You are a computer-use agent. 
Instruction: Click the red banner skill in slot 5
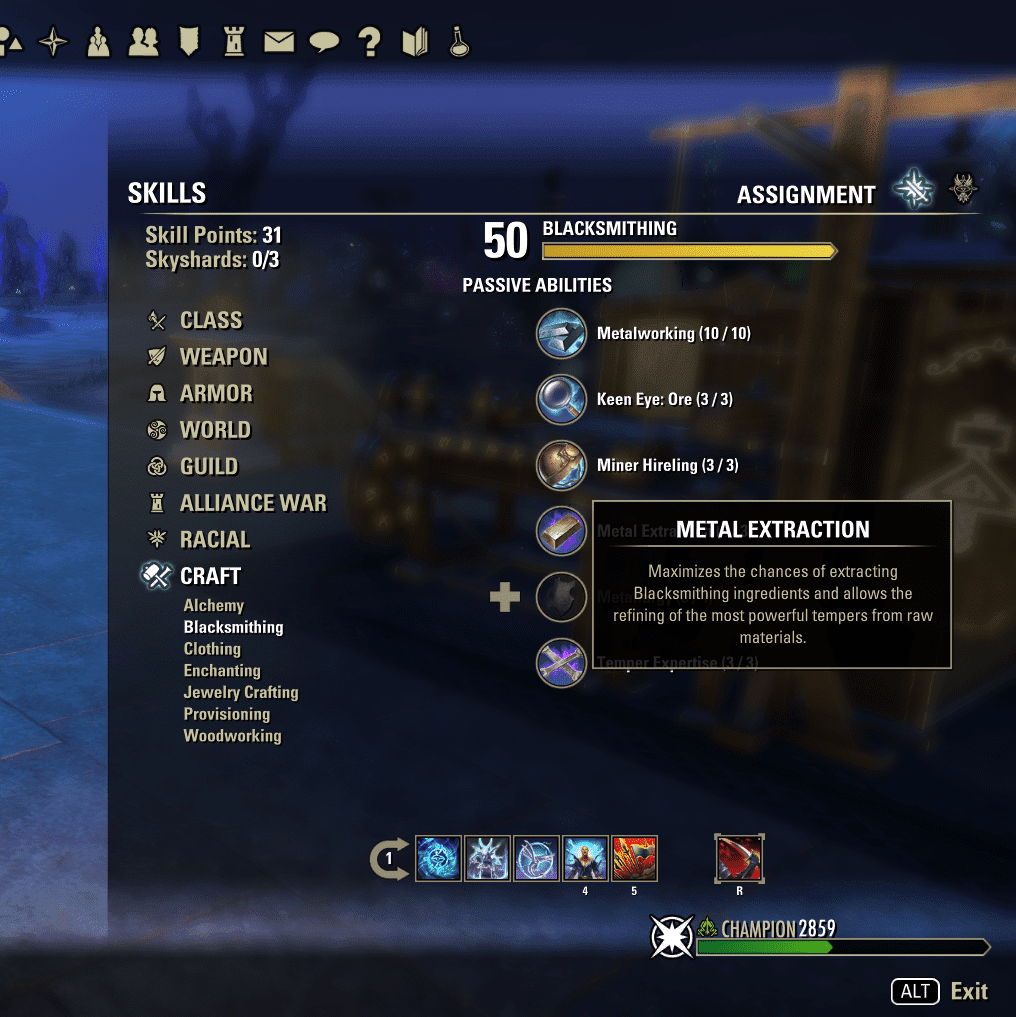click(x=634, y=859)
